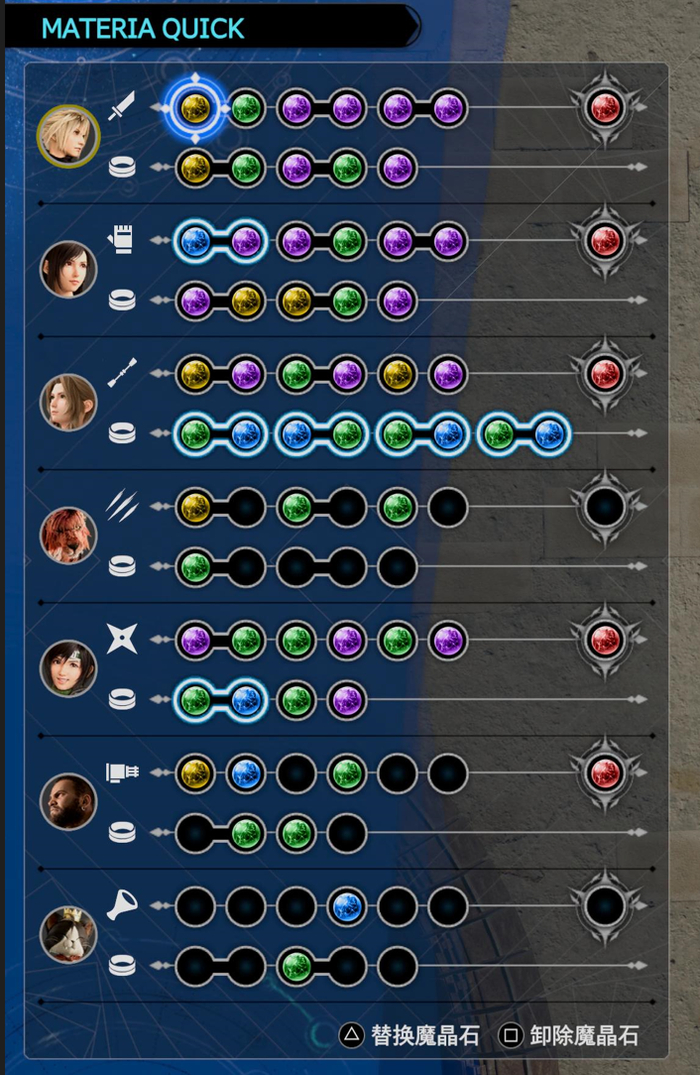
Task: Click Barret's character portrait
Action: (x=68, y=801)
